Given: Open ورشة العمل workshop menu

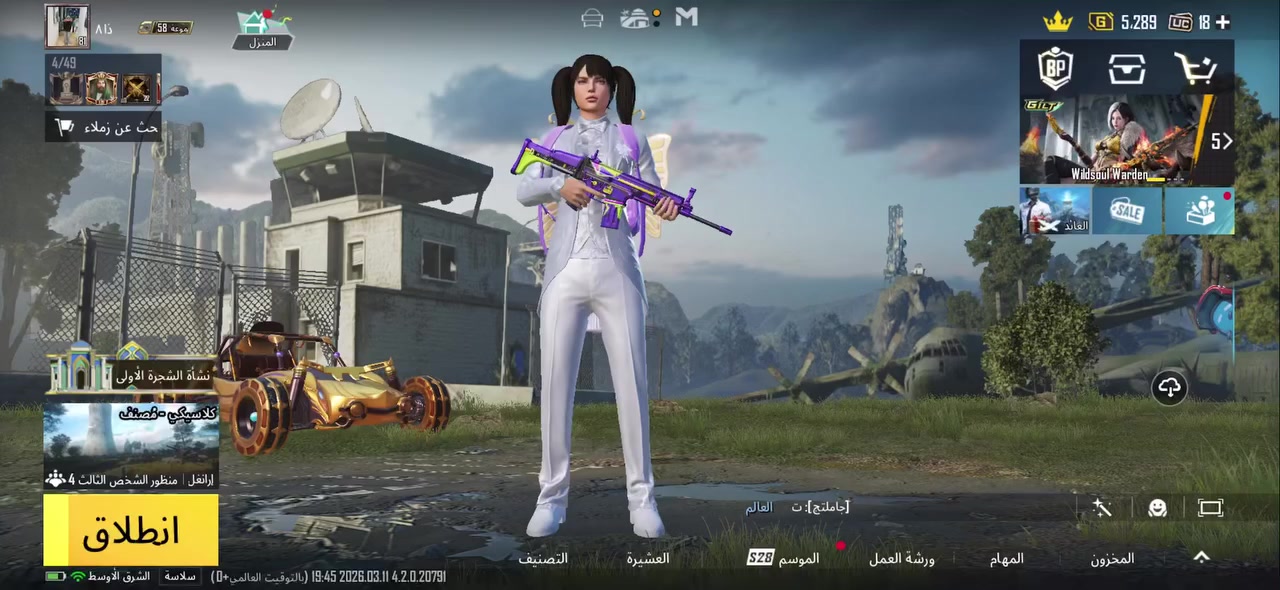Looking at the screenshot, I should pyautogui.click(x=901, y=559).
